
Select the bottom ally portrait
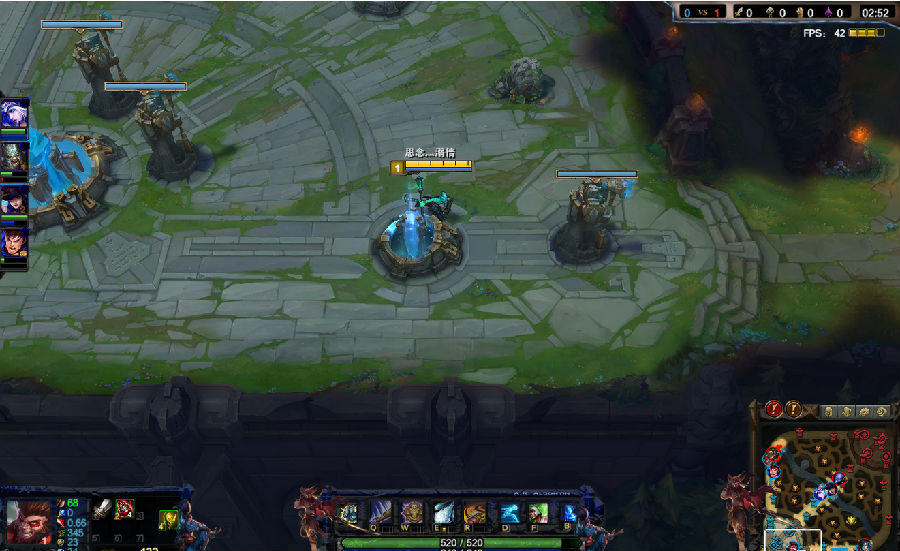14,242
